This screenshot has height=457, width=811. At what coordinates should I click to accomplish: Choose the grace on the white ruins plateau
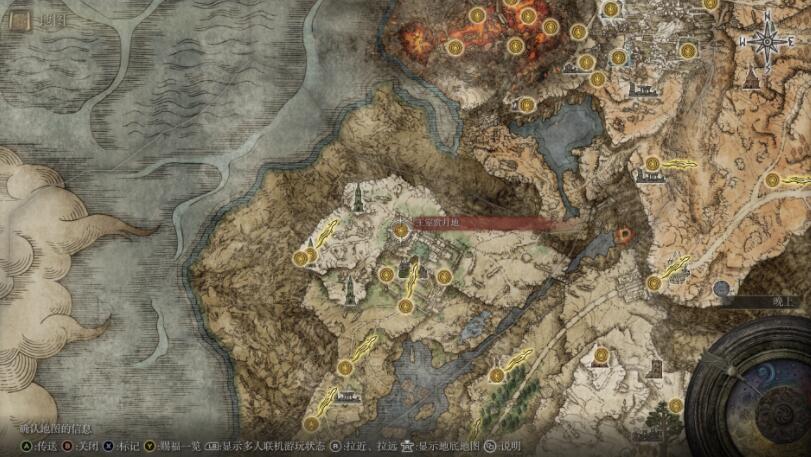[x=301, y=258]
